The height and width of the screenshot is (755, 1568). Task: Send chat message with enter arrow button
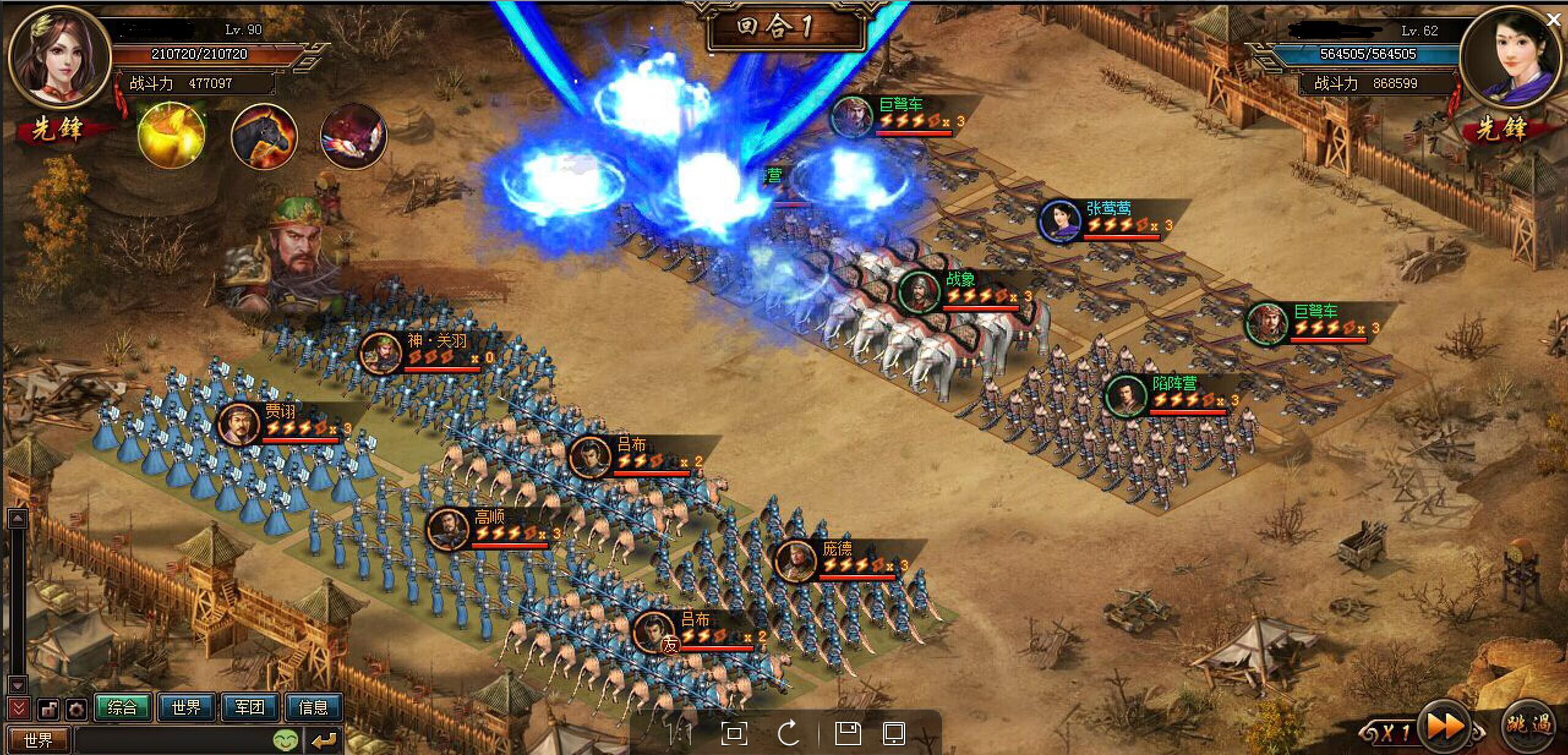(x=323, y=740)
